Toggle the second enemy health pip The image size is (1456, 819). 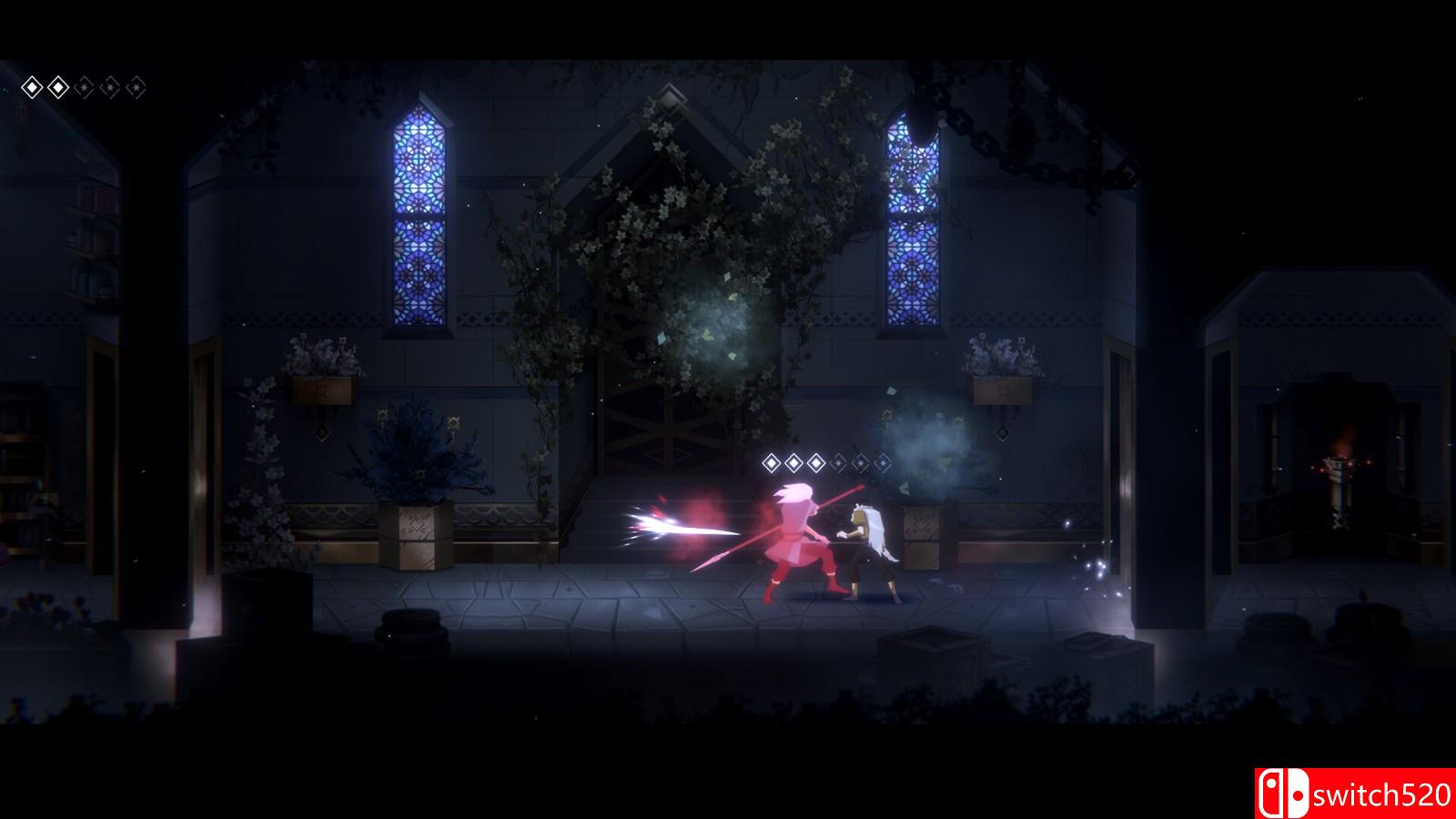(x=794, y=462)
